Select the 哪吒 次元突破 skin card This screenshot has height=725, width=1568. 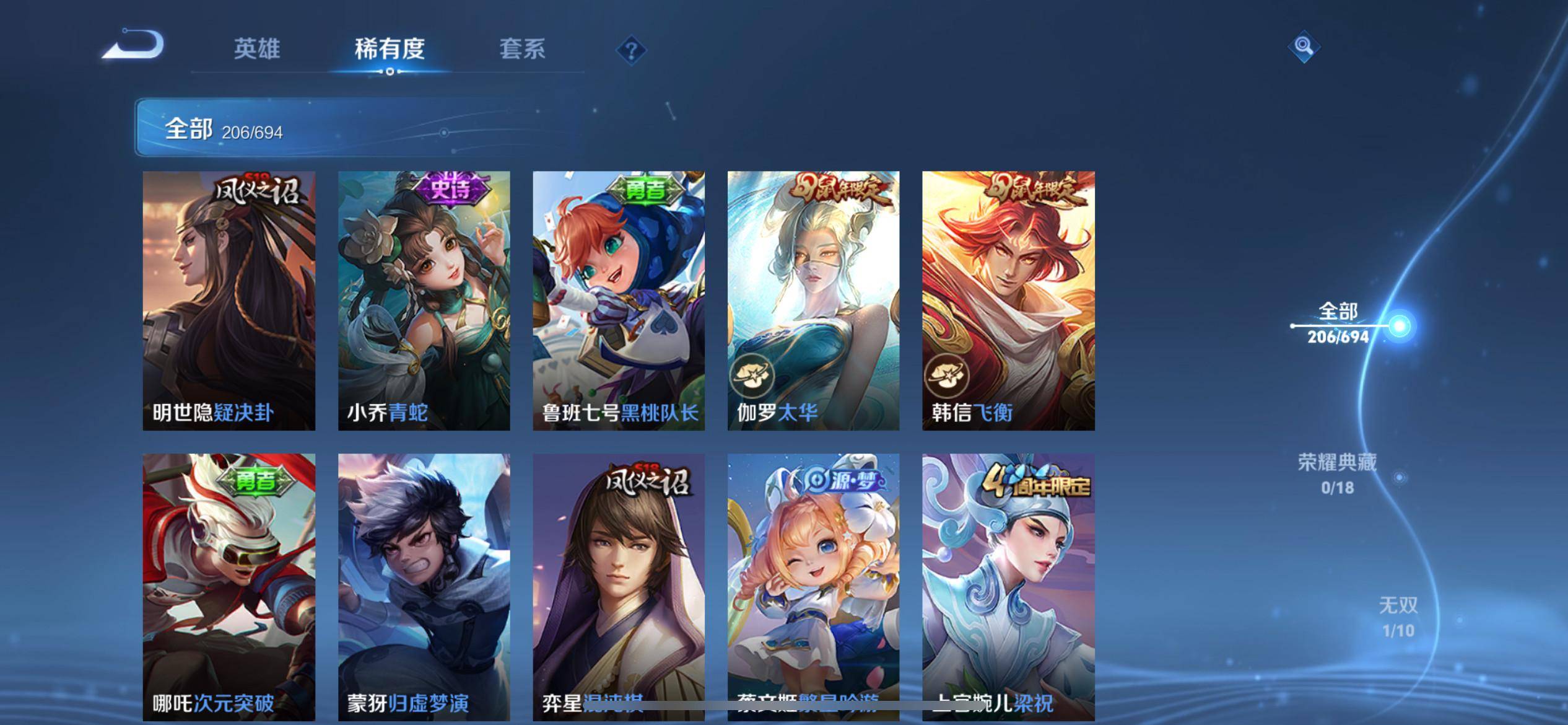tap(229, 586)
